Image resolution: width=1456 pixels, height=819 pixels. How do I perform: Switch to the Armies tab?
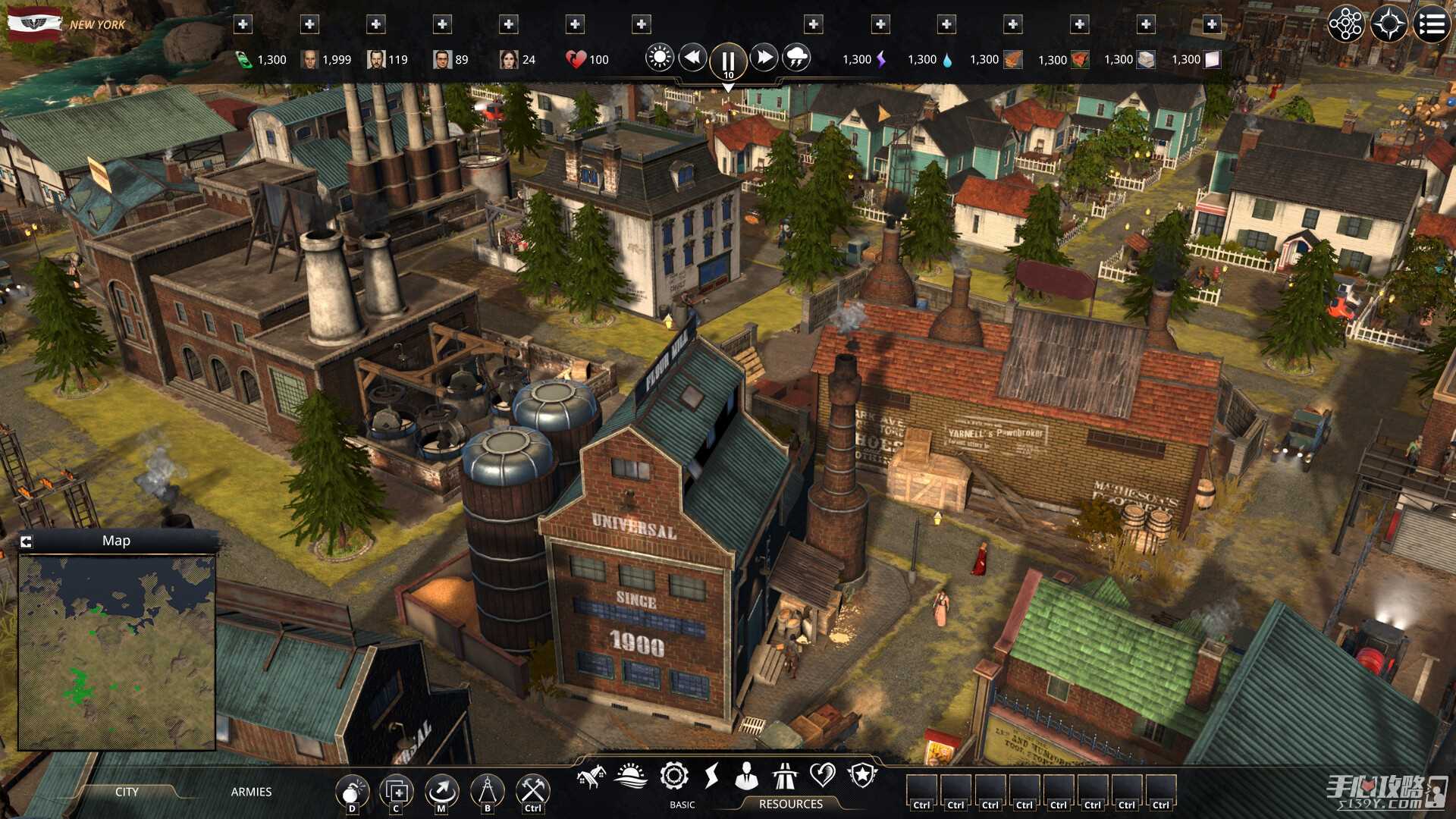[251, 792]
